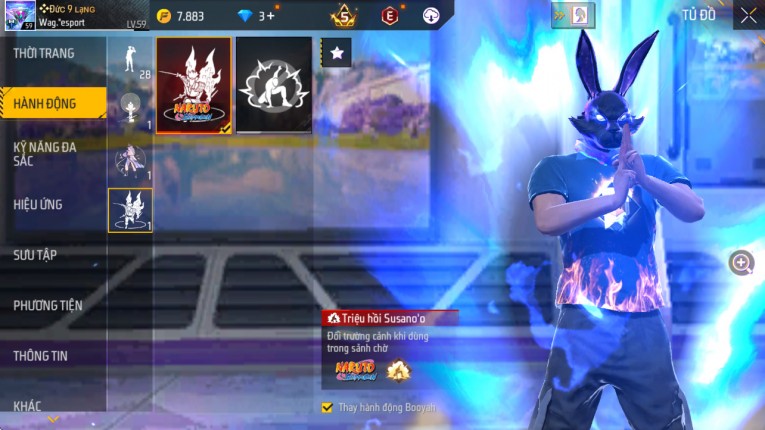This screenshot has width=765, height=430.
Task: Switch to the Thời Trang tab
Action: pyautogui.click(x=45, y=53)
